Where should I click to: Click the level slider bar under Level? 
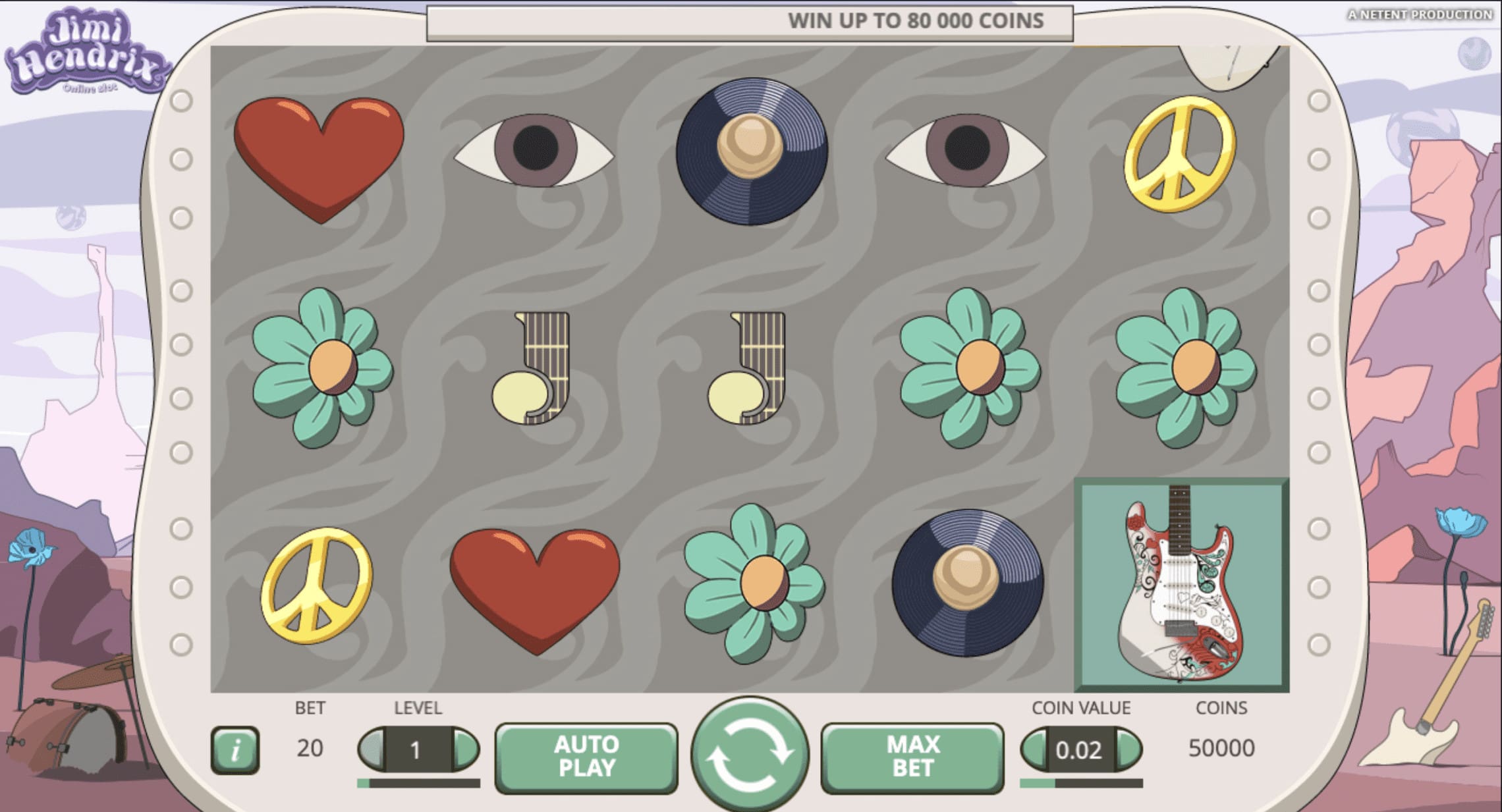418,783
